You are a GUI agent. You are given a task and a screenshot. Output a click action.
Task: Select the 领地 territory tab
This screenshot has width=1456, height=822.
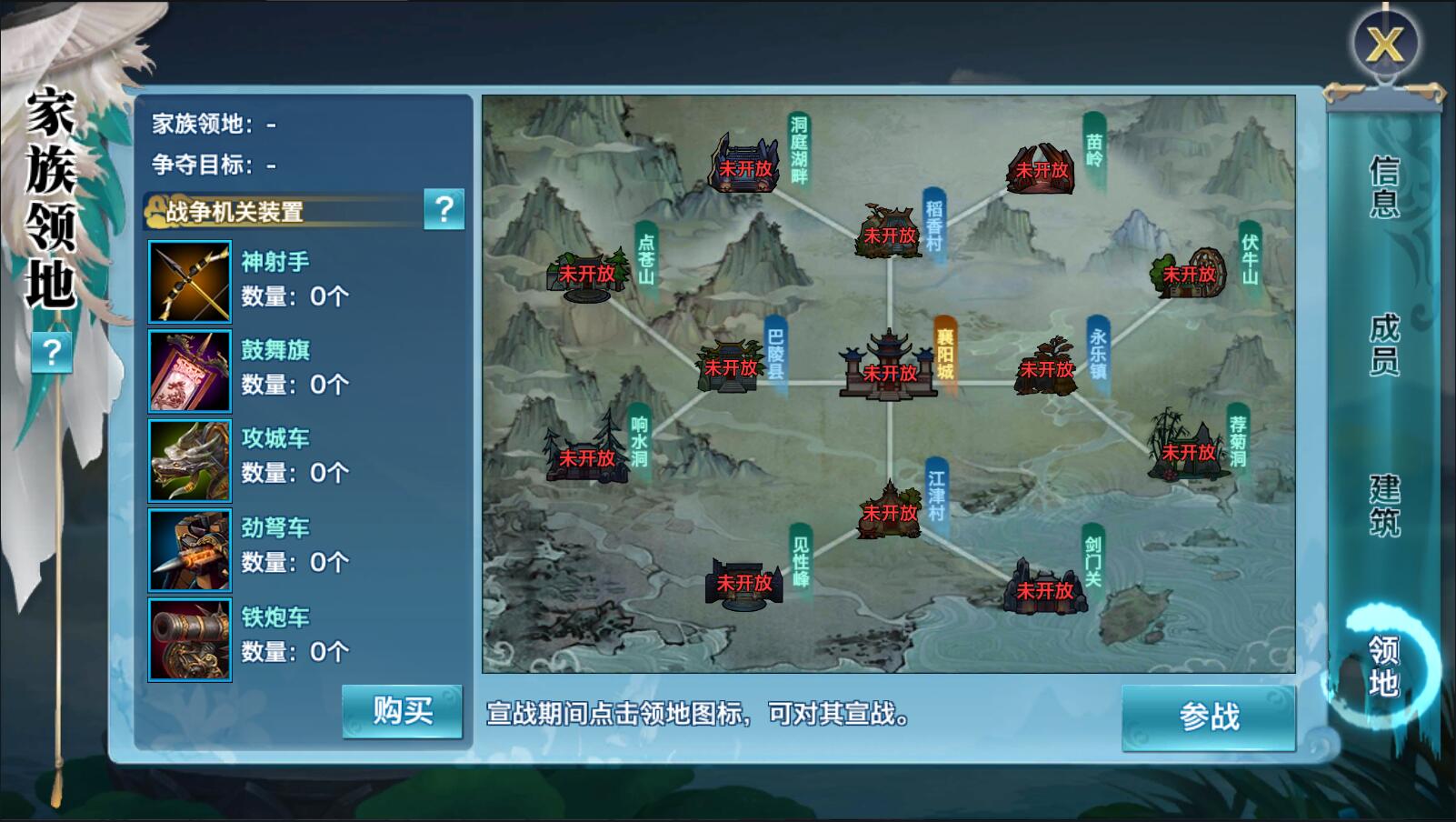[1383, 666]
